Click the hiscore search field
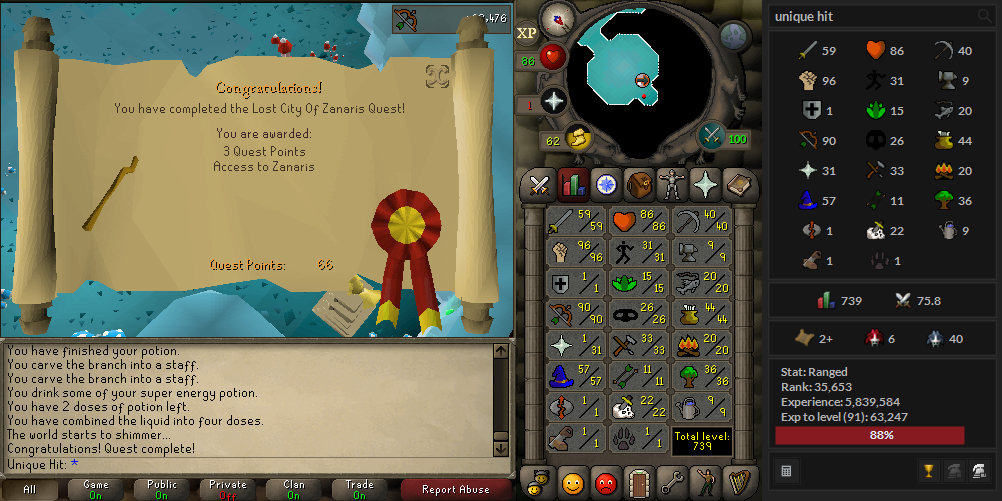This screenshot has height=501, width=1002. tap(870, 16)
